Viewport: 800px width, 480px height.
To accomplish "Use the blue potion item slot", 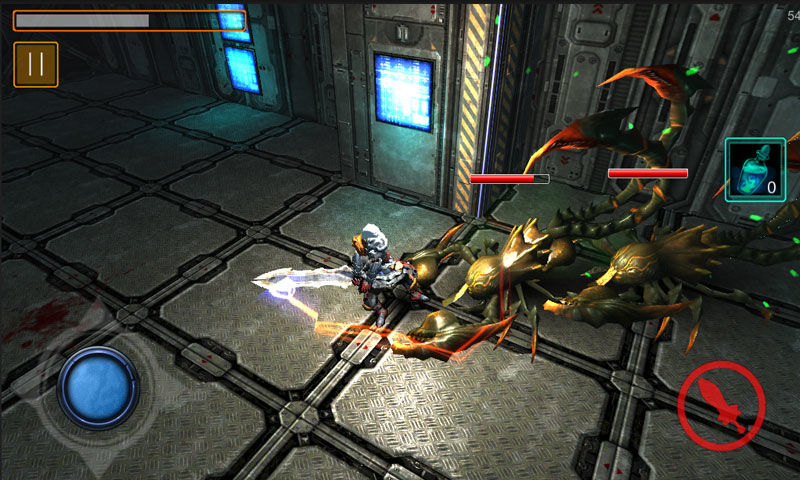I will 755,170.
